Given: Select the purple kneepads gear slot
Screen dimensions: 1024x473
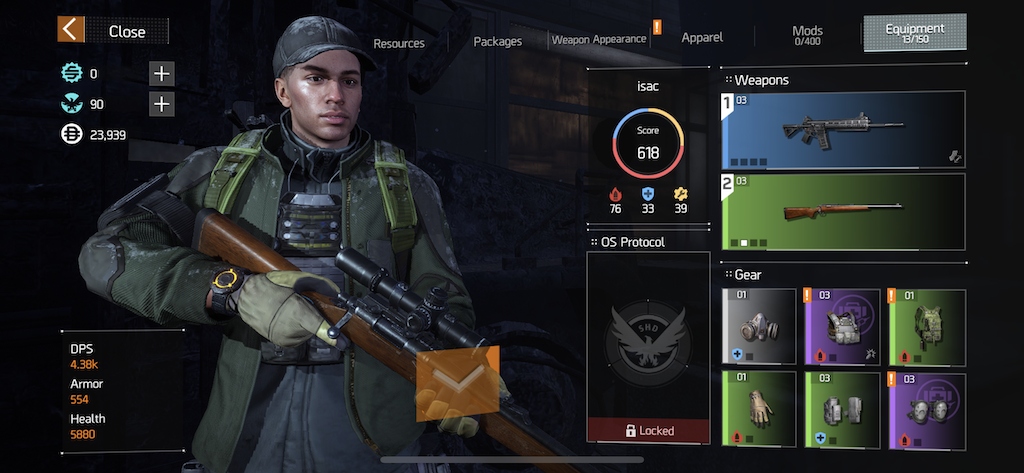Looking at the screenshot, I should point(927,409).
